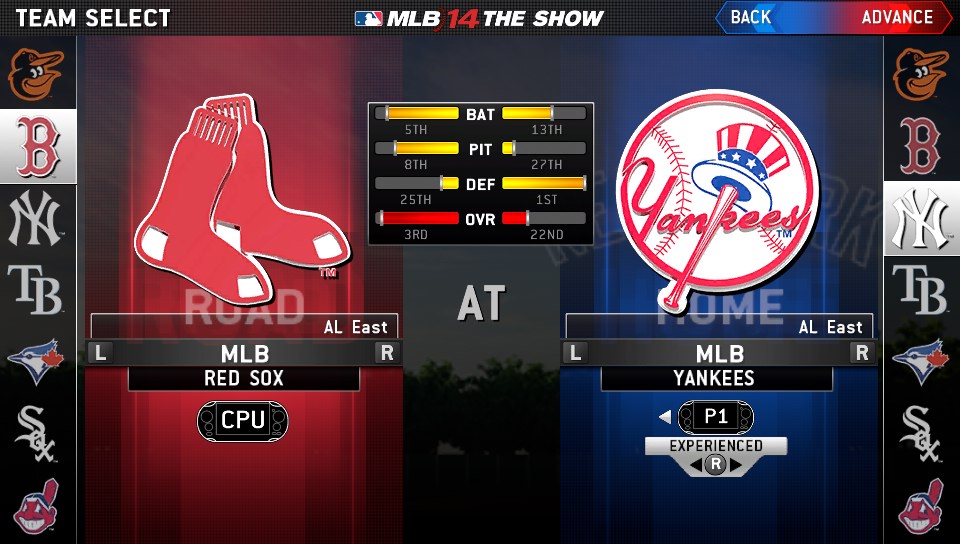Select the Blue Jays logo in the home team list
The height and width of the screenshot is (544, 960).
click(x=921, y=362)
